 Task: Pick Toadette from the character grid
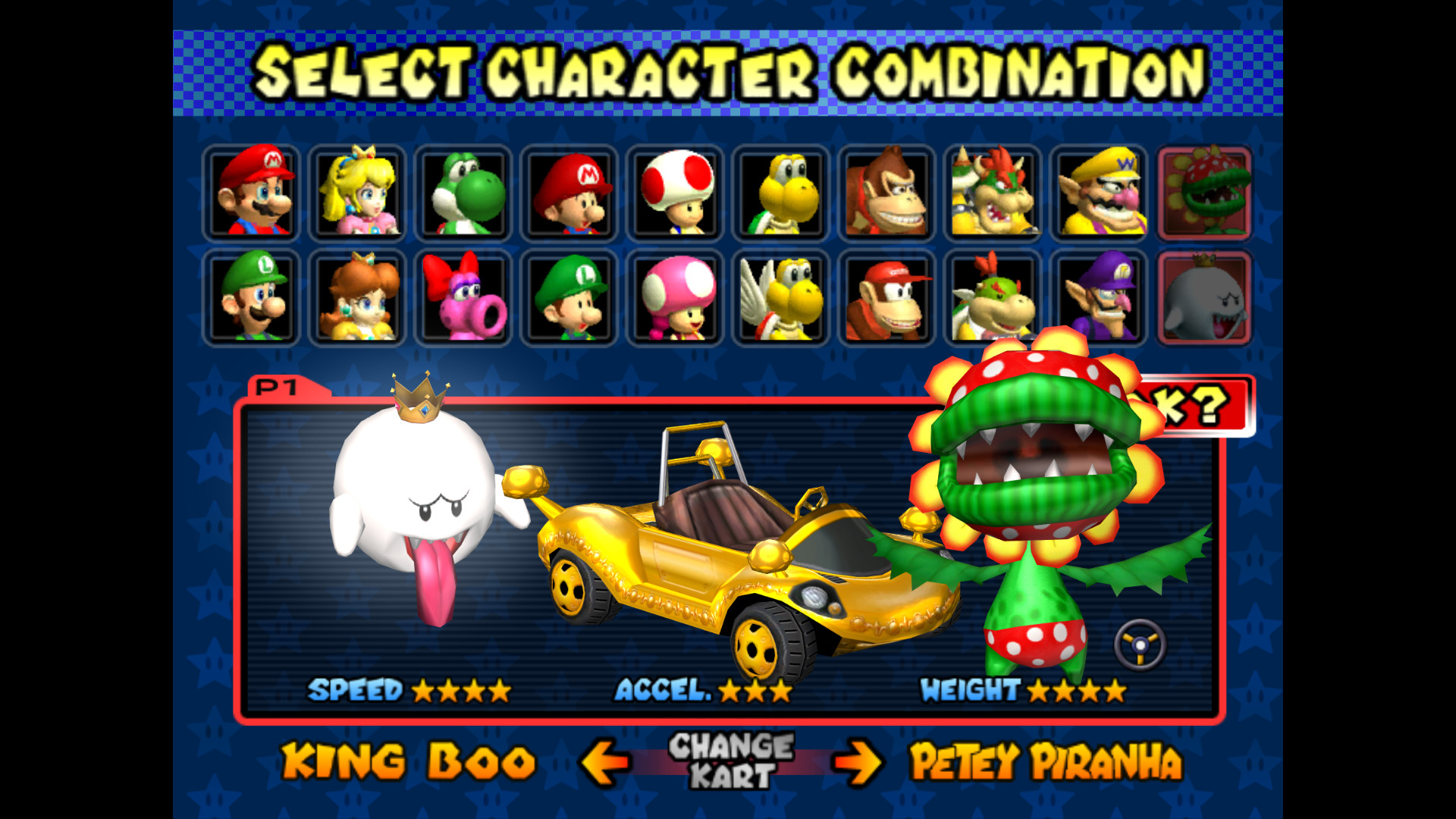[677, 297]
